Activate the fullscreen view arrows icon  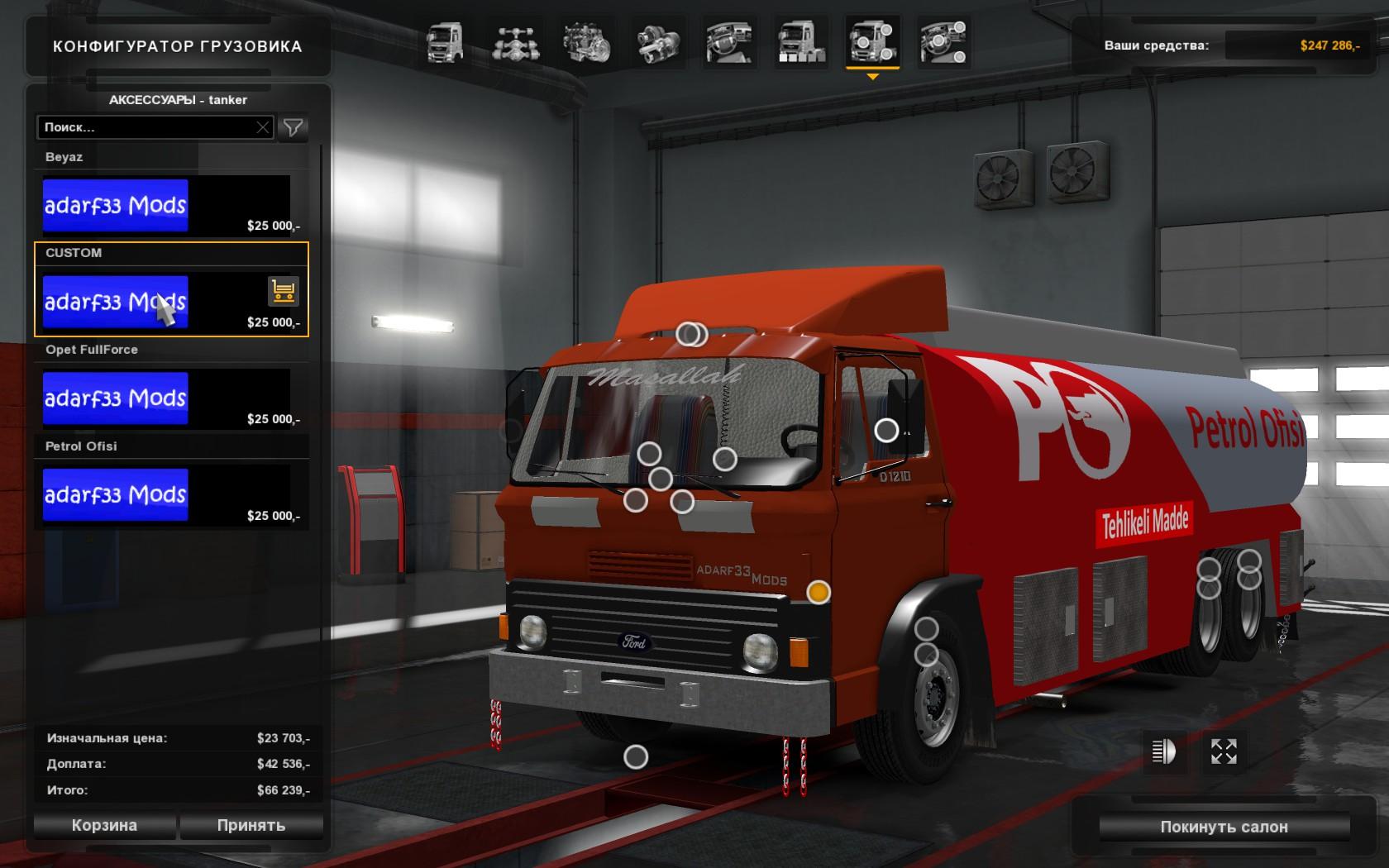pyautogui.click(x=1224, y=751)
